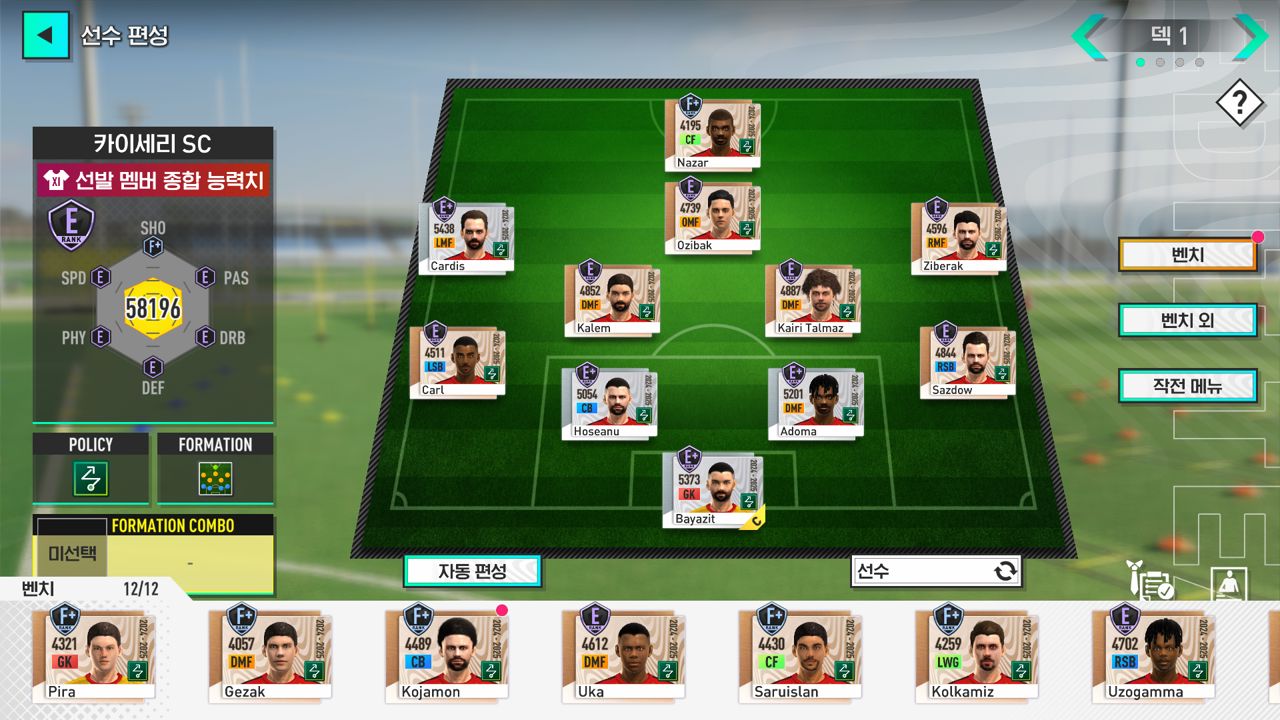The image size is (1280, 720).
Task: Select bench player Kojamon
Action: 446,653
